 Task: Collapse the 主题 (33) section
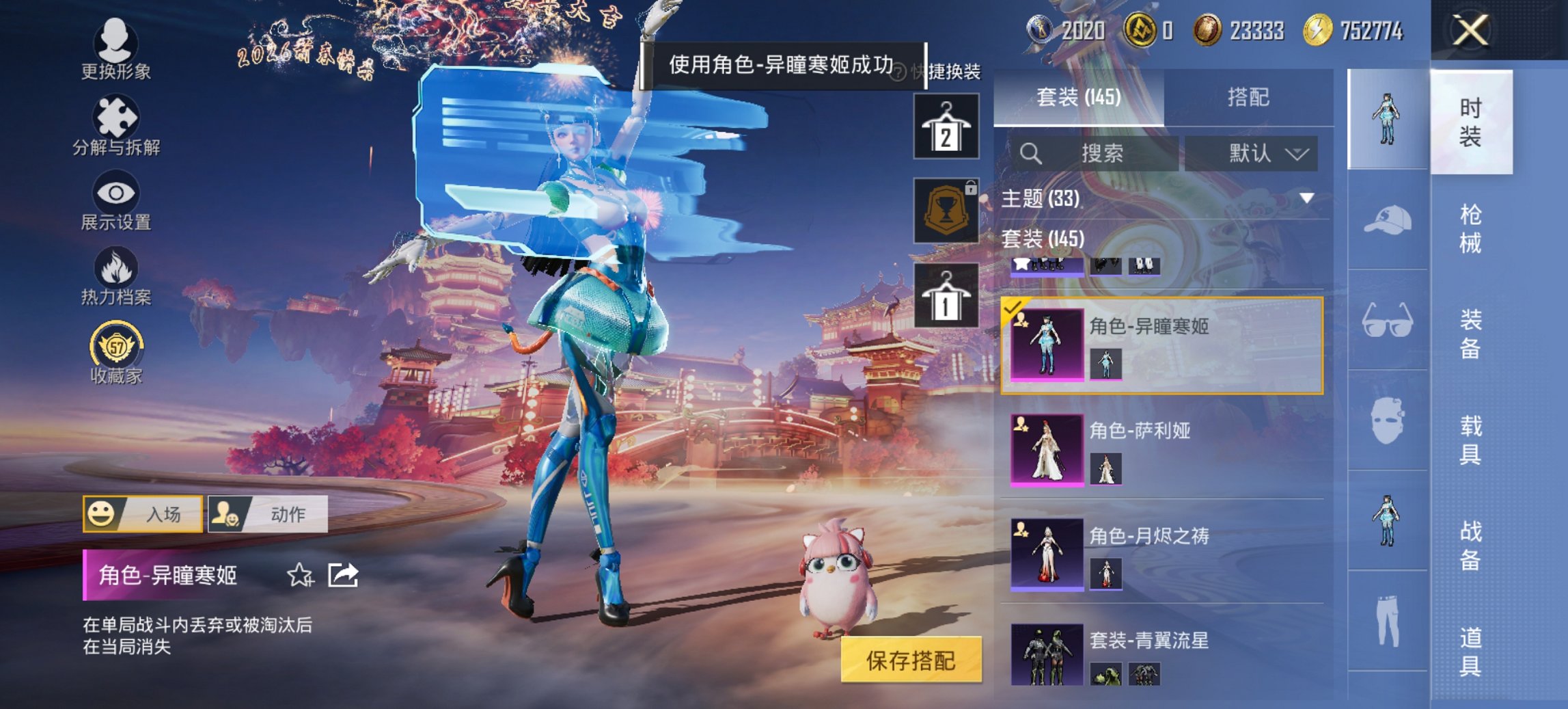point(1306,200)
